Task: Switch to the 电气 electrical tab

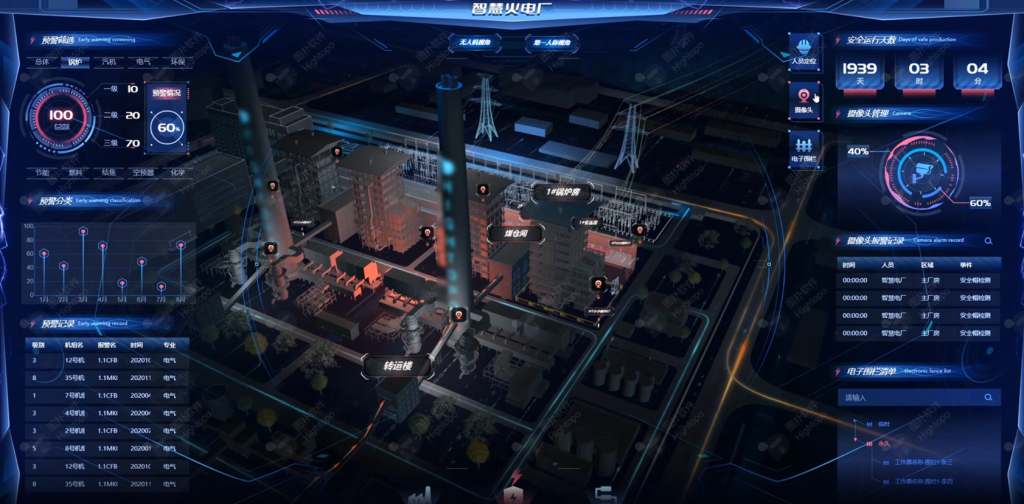Action: click(x=143, y=62)
